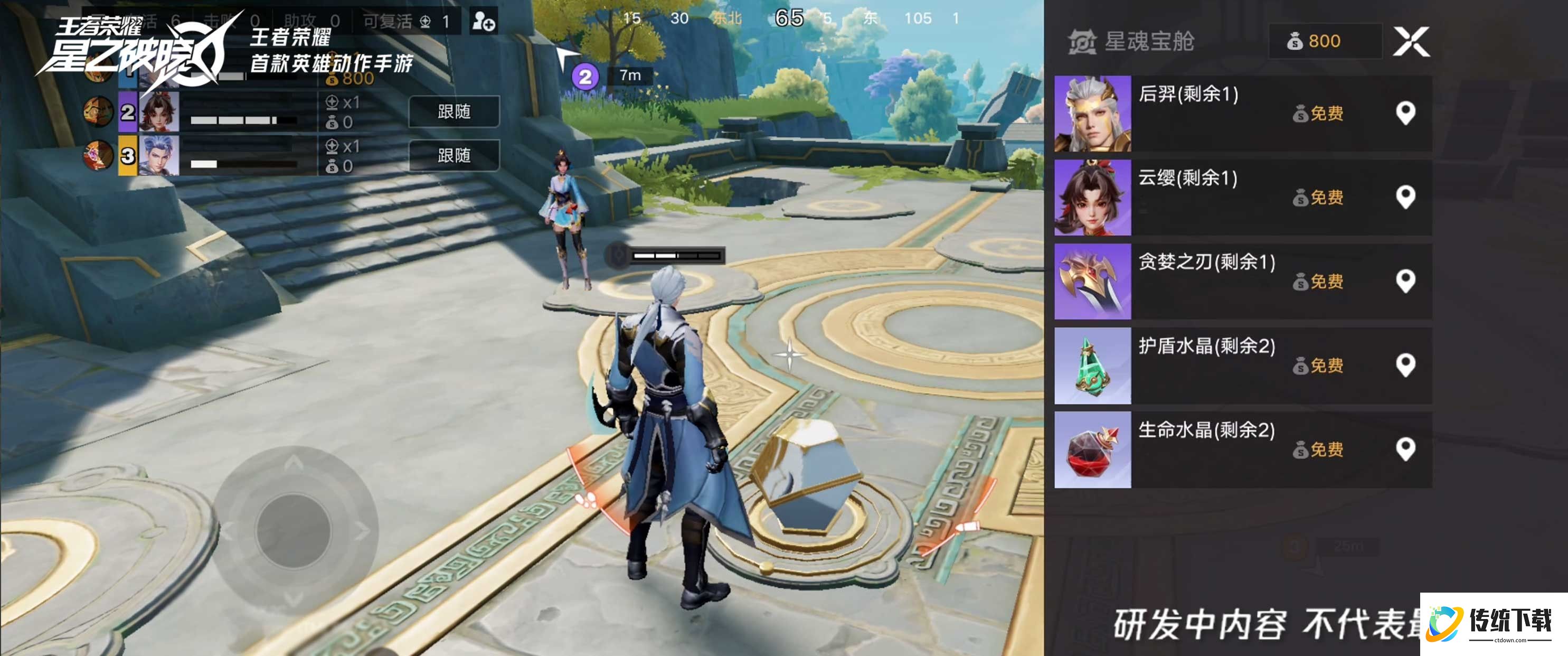Image resolution: width=1568 pixels, height=656 pixels.
Task: Open the 传统下载 watermark link
Action: pyautogui.click(x=1494, y=623)
